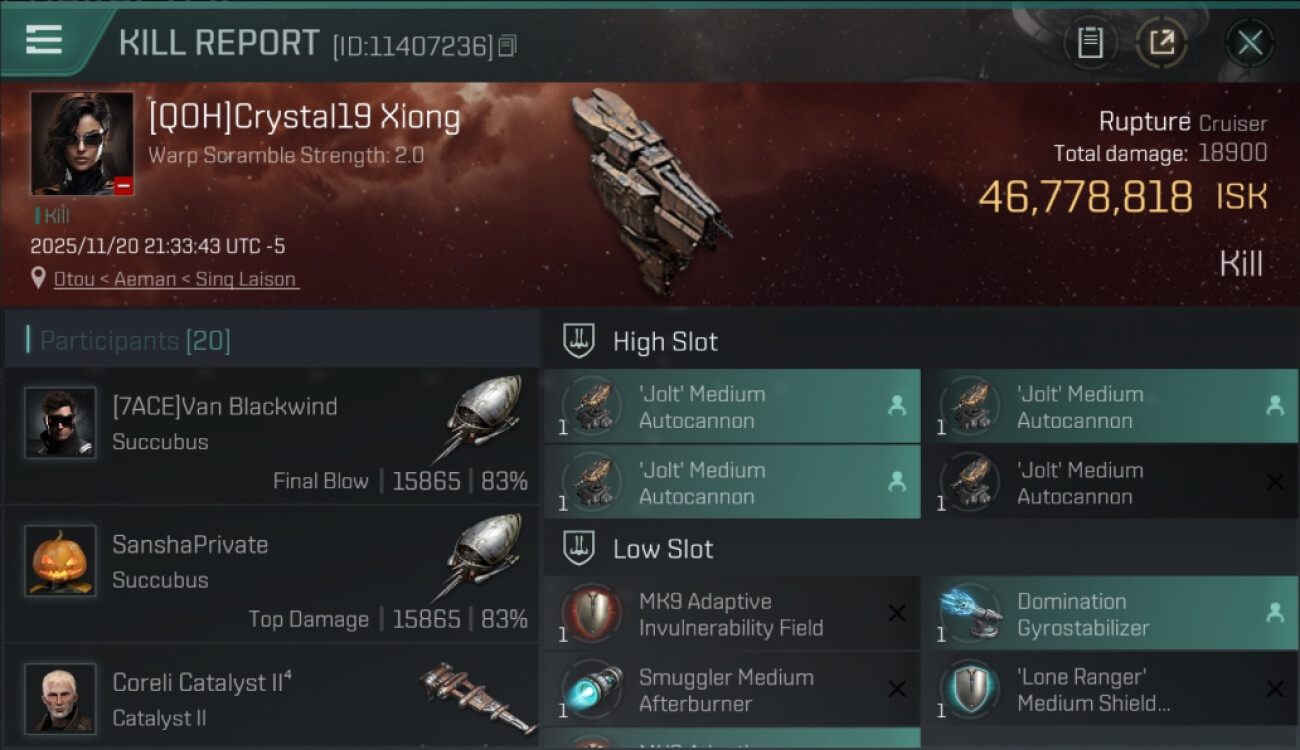Select 'Lone Ranger' Medium Shield module
The image size is (1300, 750).
tap(1109, 690)
